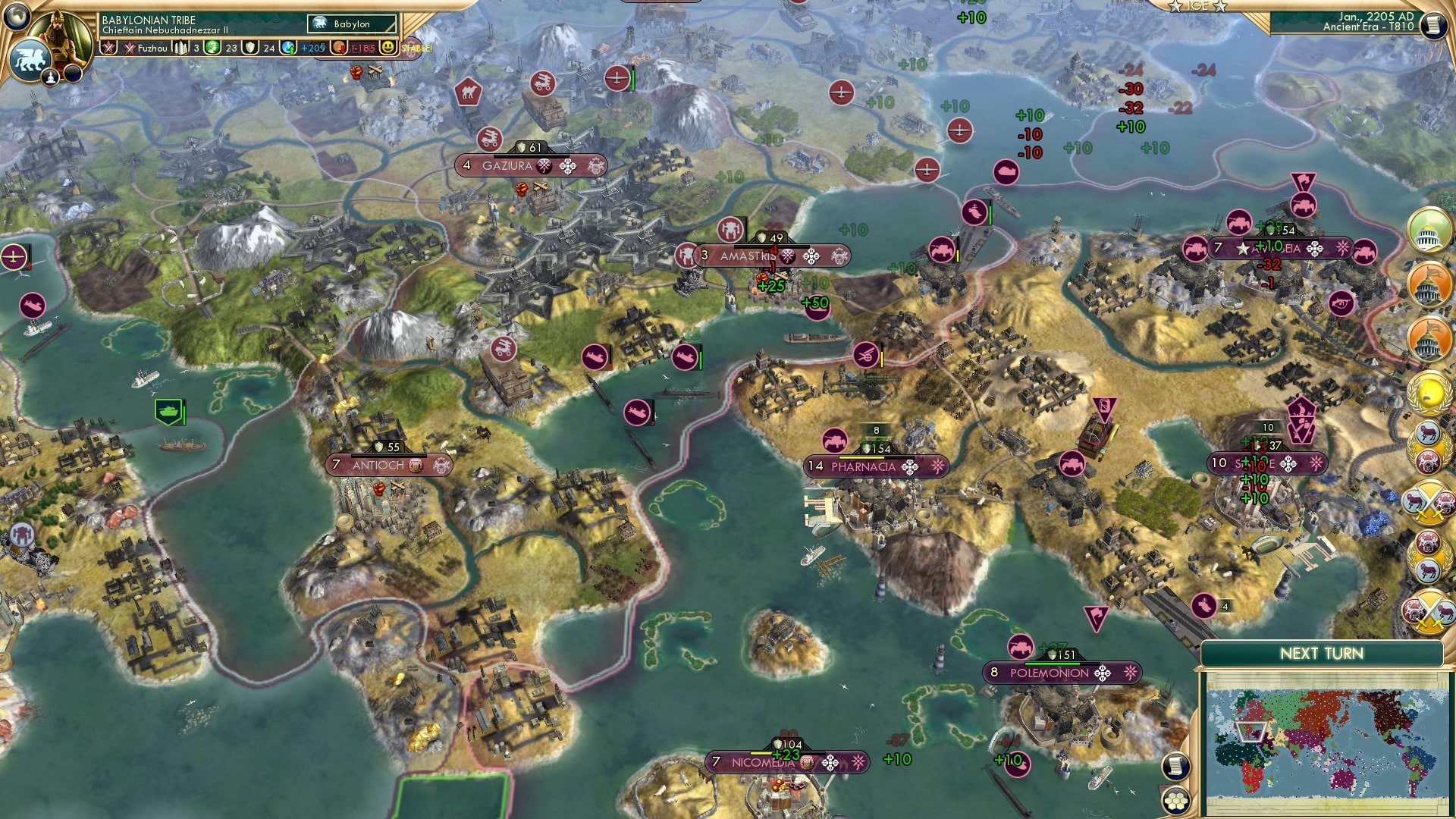Open the Babylon civilization flag dropdown

click(351, 24)
